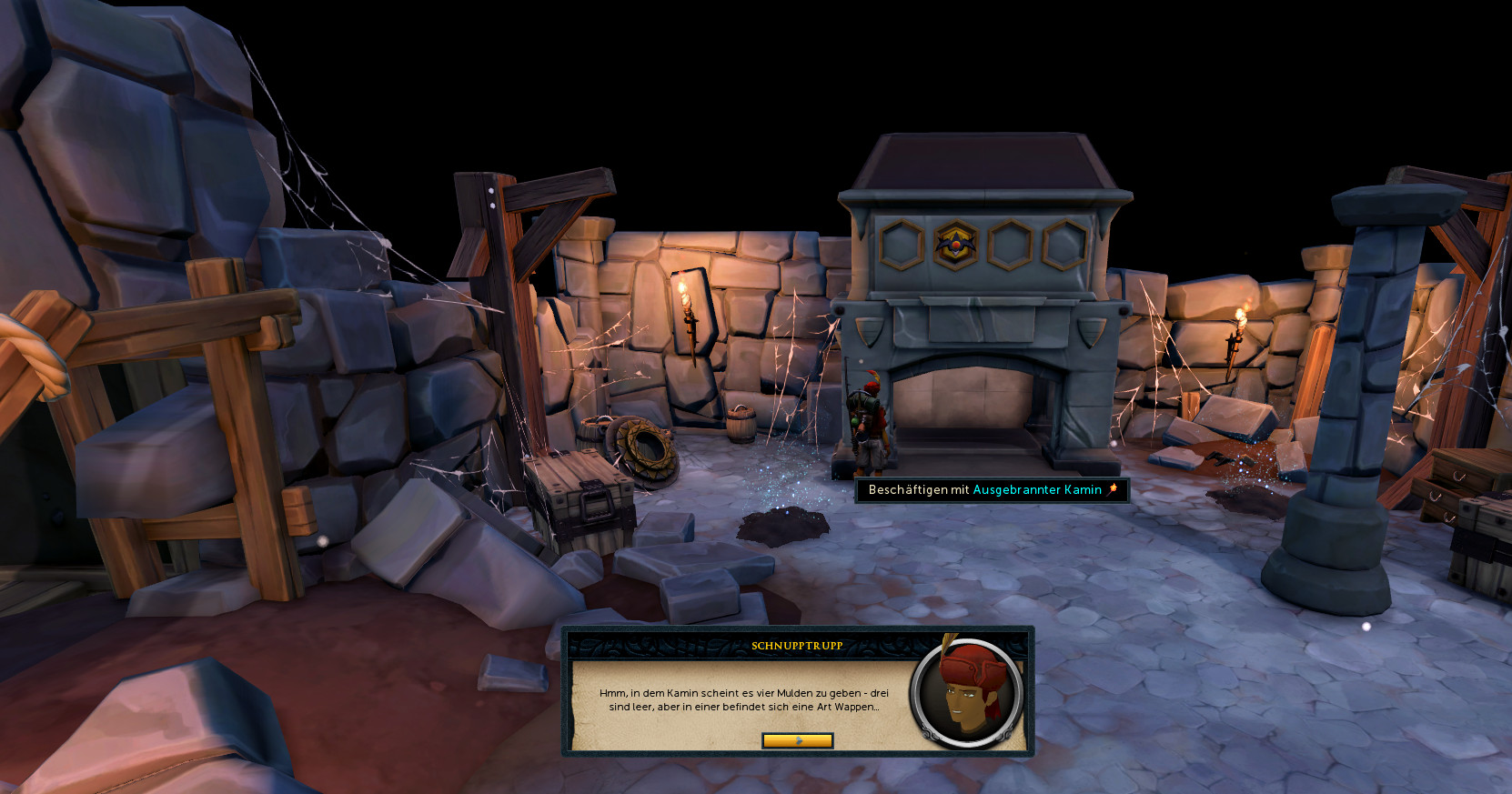Screen dimensions: 1512x794
Task: Continue the Schnupptrupp dialogue with the yellow button
Action: point(797,740)
